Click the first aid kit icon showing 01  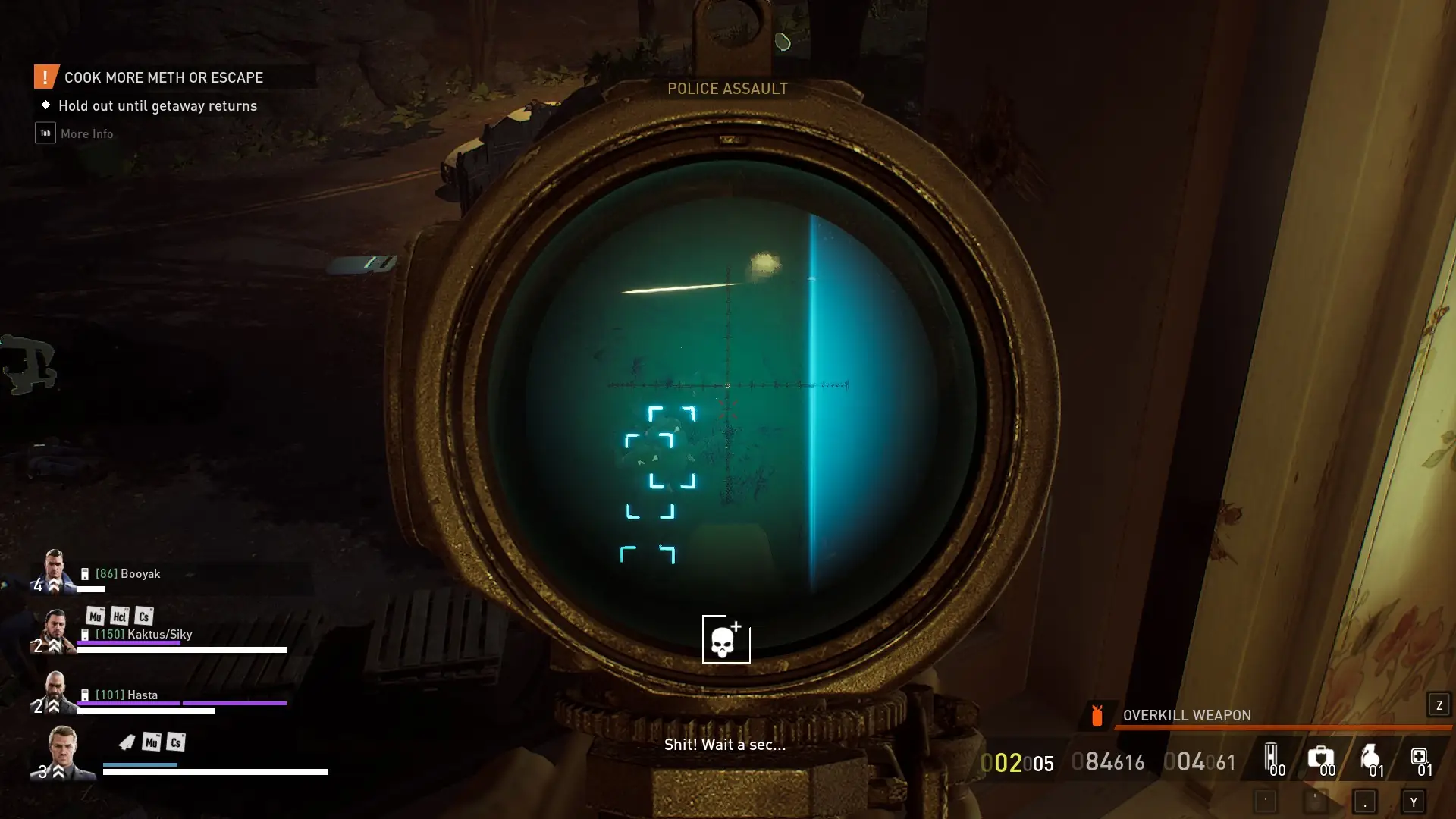pos(1422,757)
